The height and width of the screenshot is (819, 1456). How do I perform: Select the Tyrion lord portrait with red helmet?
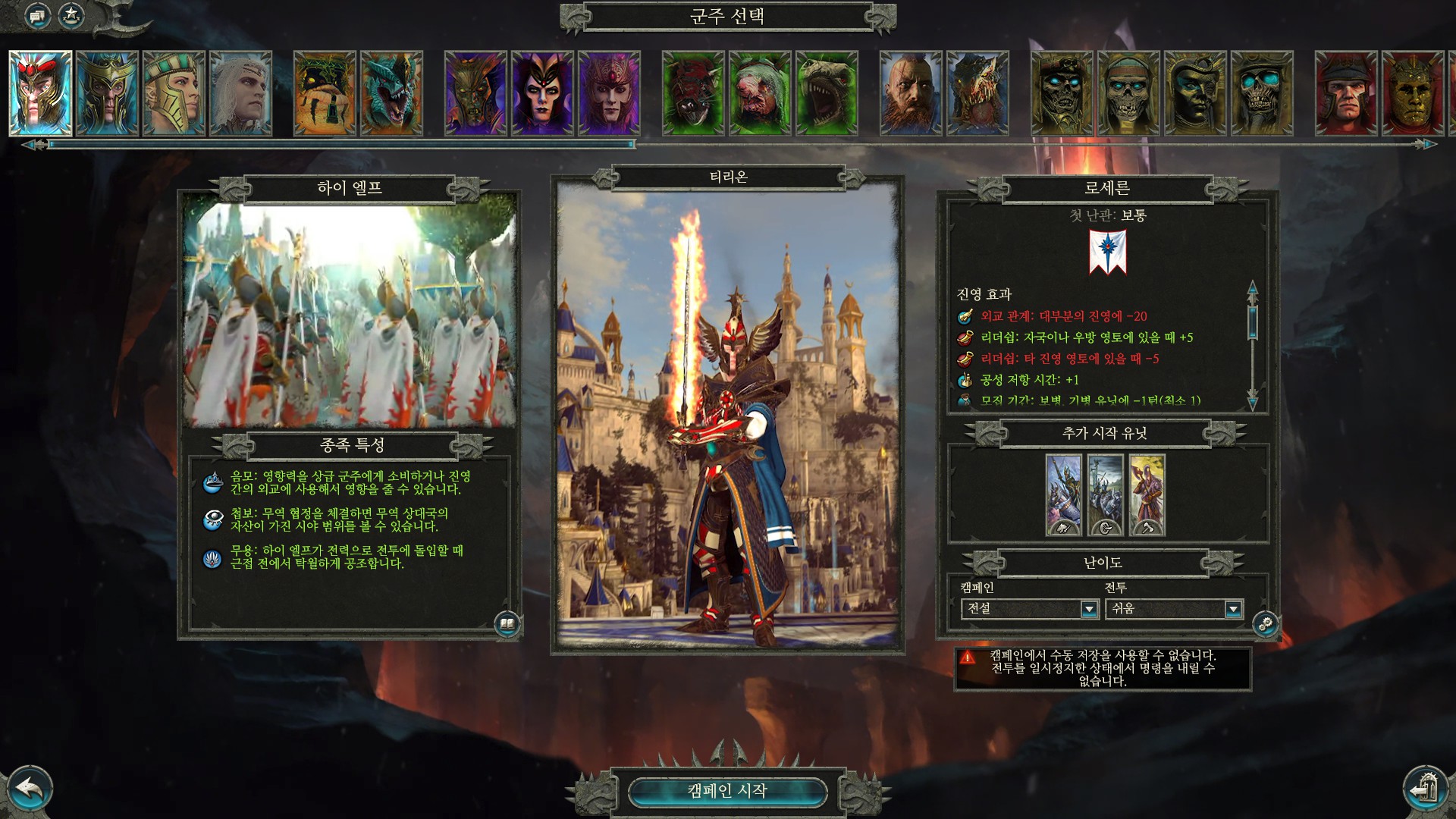(41, 93)
